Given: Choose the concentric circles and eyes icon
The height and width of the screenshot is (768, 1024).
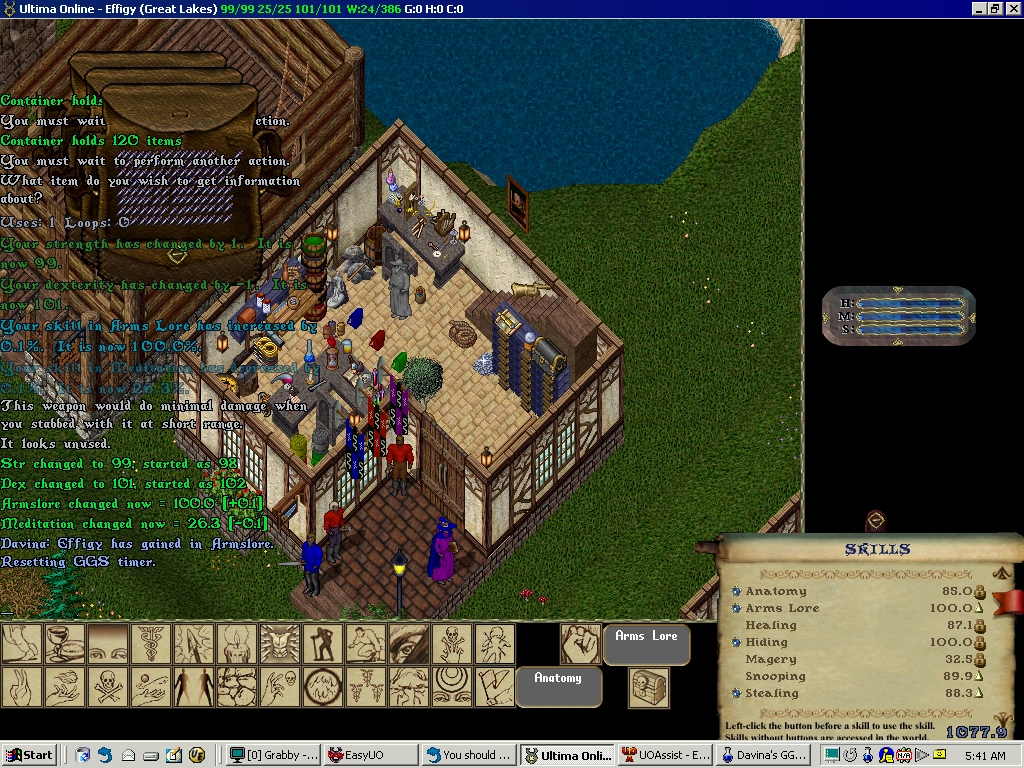Looking at the screenshot, I should point(451,687).
